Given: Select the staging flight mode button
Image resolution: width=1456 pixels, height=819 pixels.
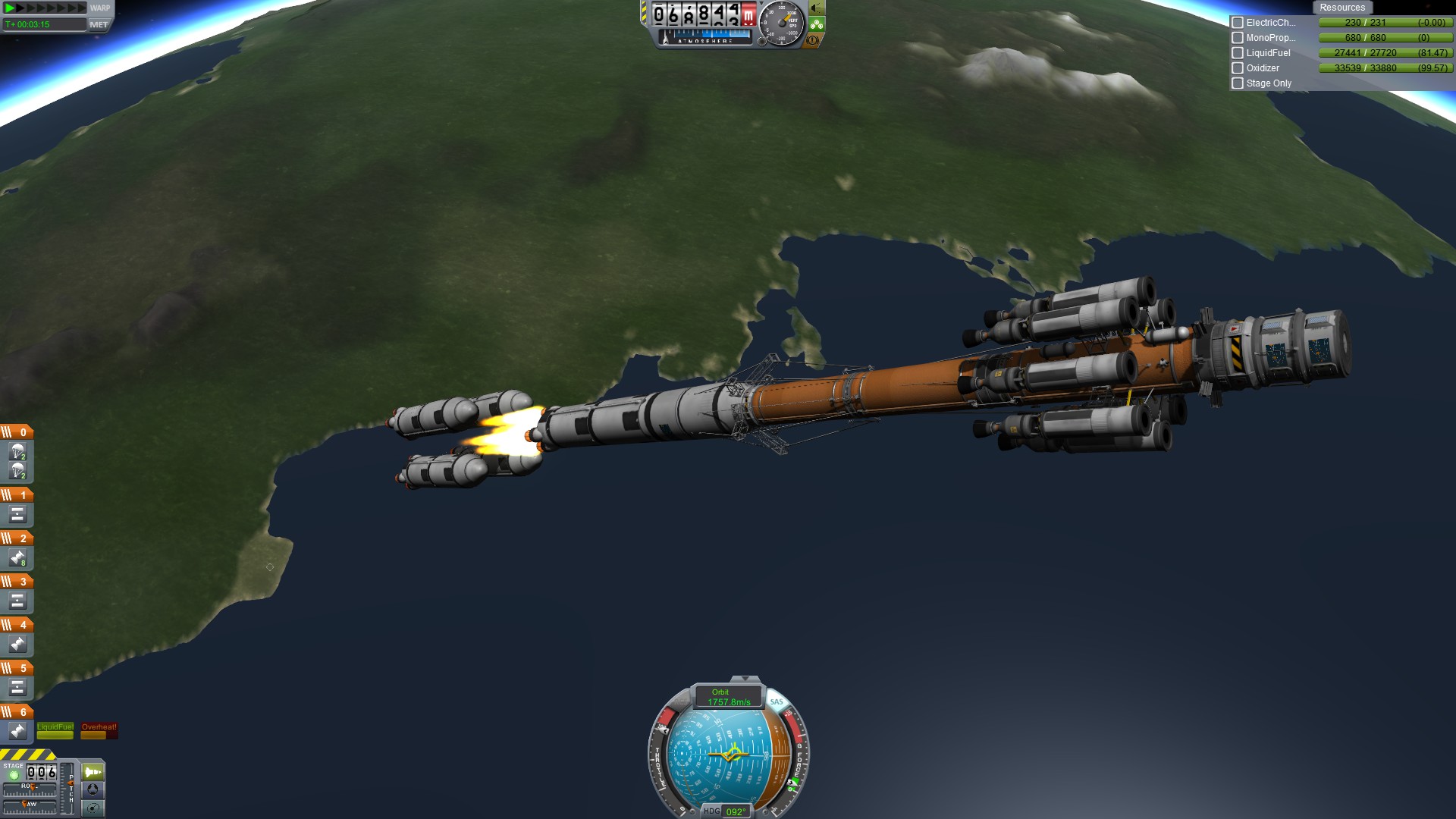Looking at the screenshot, I should [93, 772].
